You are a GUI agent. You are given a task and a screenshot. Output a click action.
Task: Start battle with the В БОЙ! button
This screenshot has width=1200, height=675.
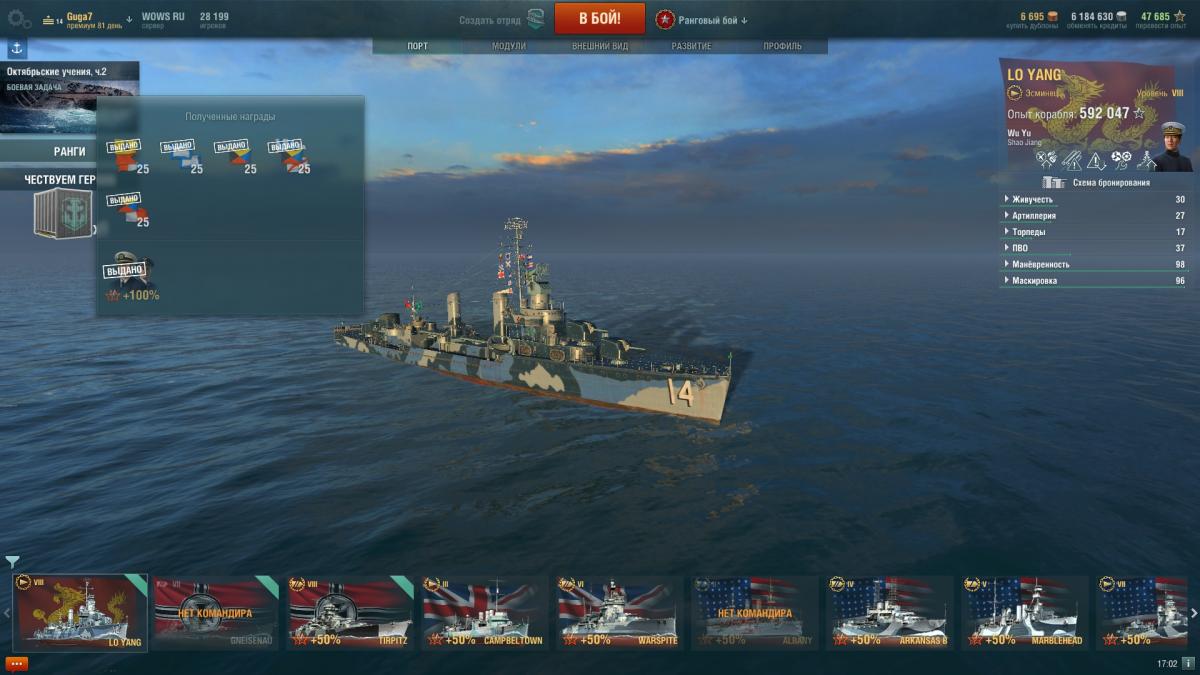pyautogui.click(x=599, y=19)
